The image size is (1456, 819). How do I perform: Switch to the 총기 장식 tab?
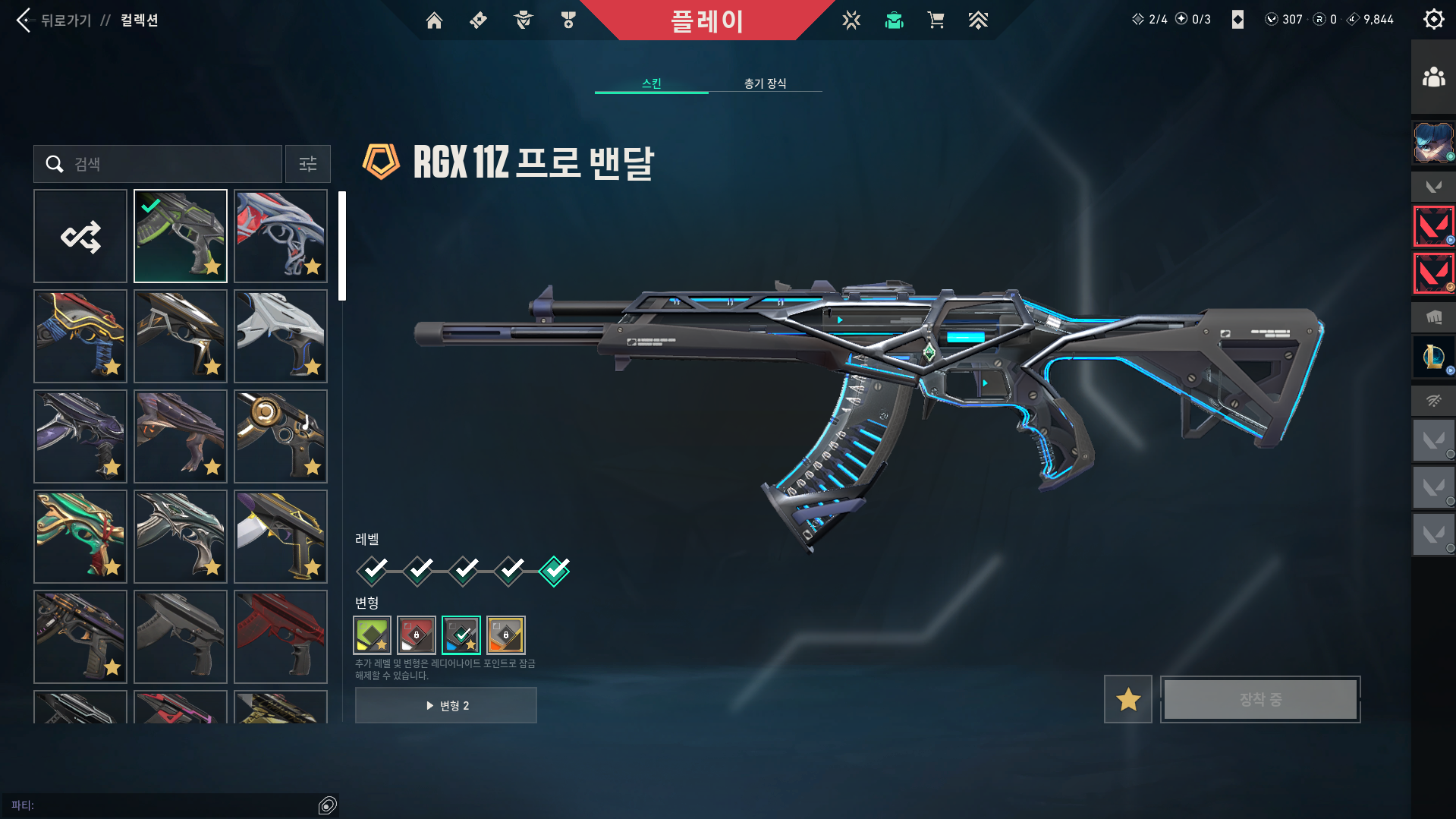[765, 84]
